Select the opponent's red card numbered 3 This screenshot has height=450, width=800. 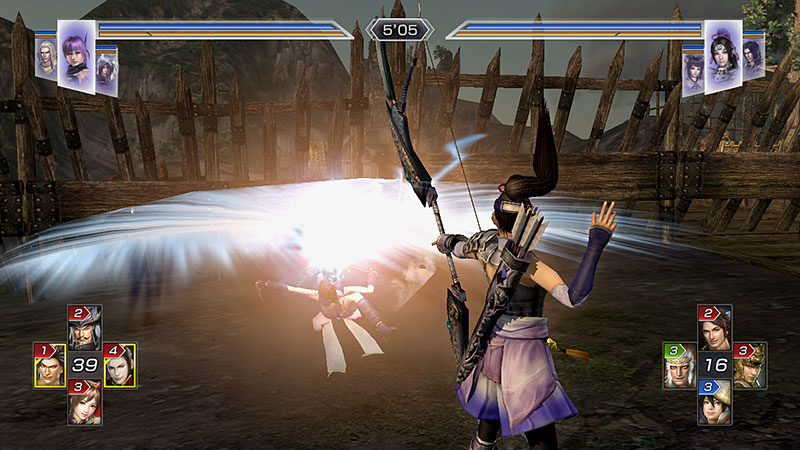pos(750,366)
